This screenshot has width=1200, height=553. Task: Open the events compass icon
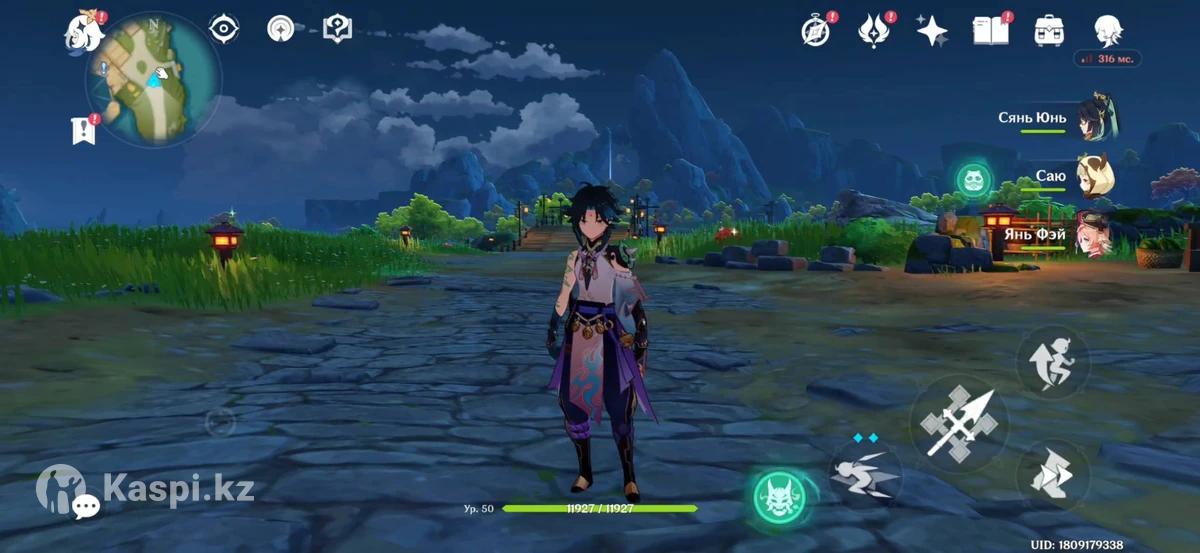tap(816, 31)
